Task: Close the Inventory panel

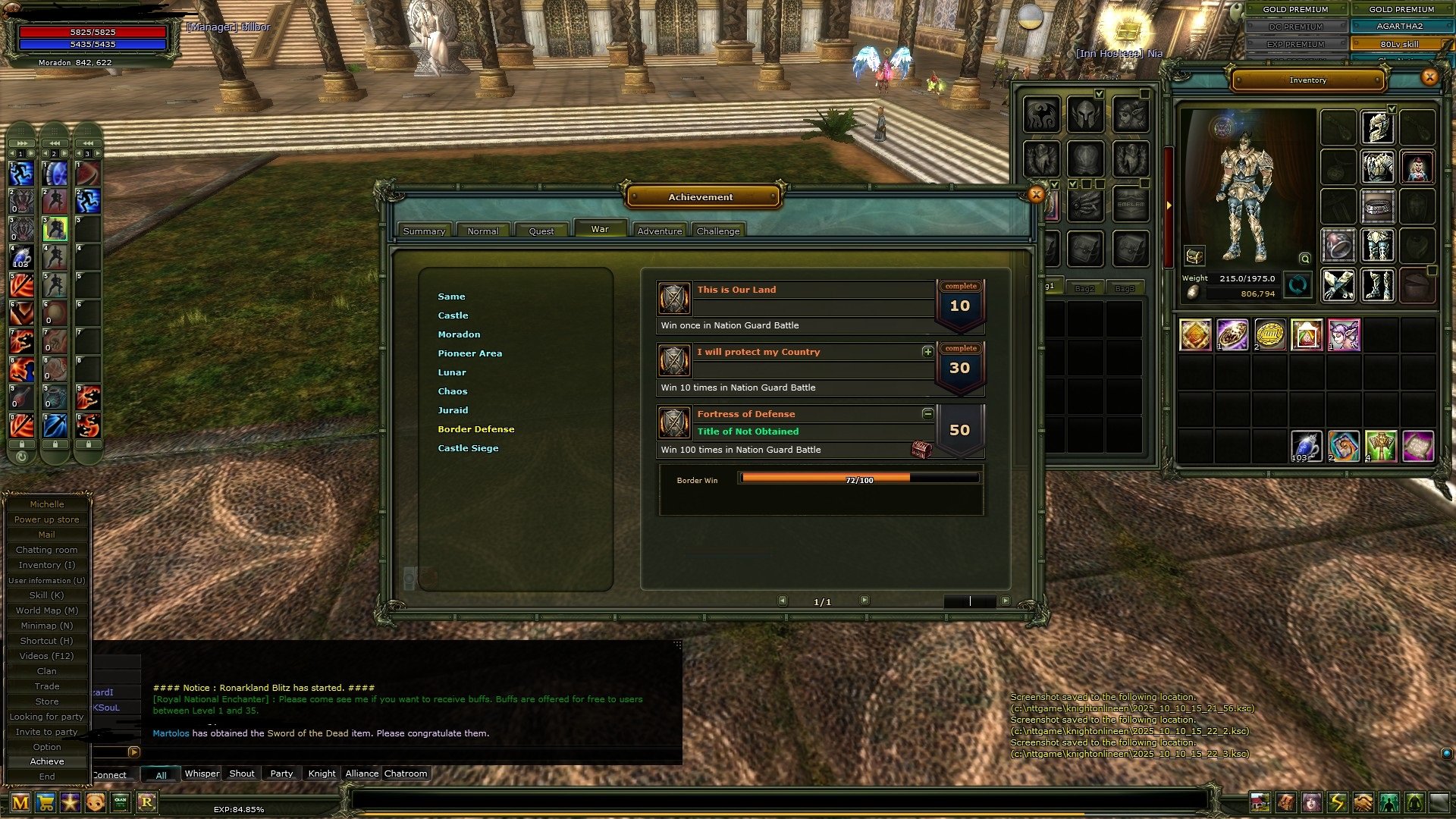Action: pyautogui.click(x=1429, y=77)
